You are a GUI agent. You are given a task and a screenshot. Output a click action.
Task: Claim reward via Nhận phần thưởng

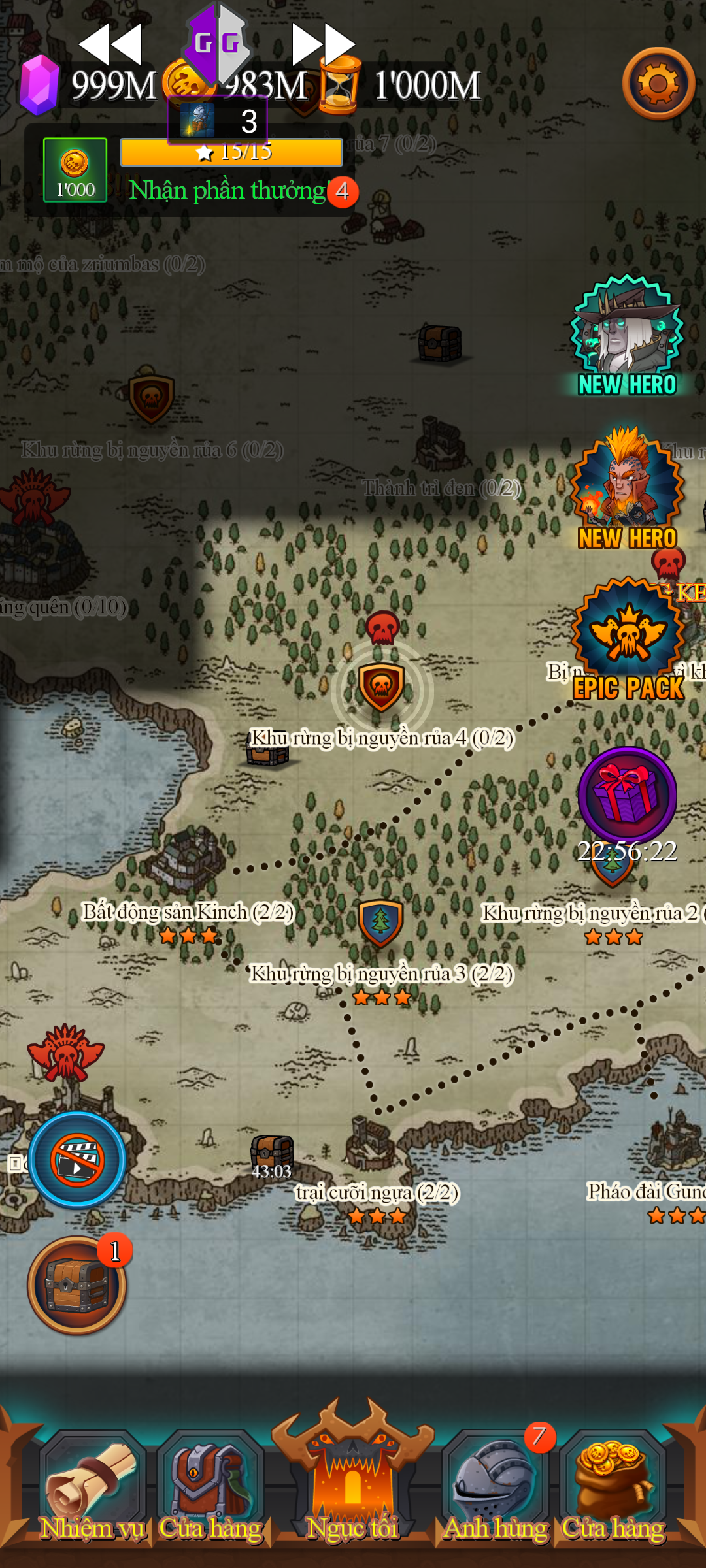227,191
